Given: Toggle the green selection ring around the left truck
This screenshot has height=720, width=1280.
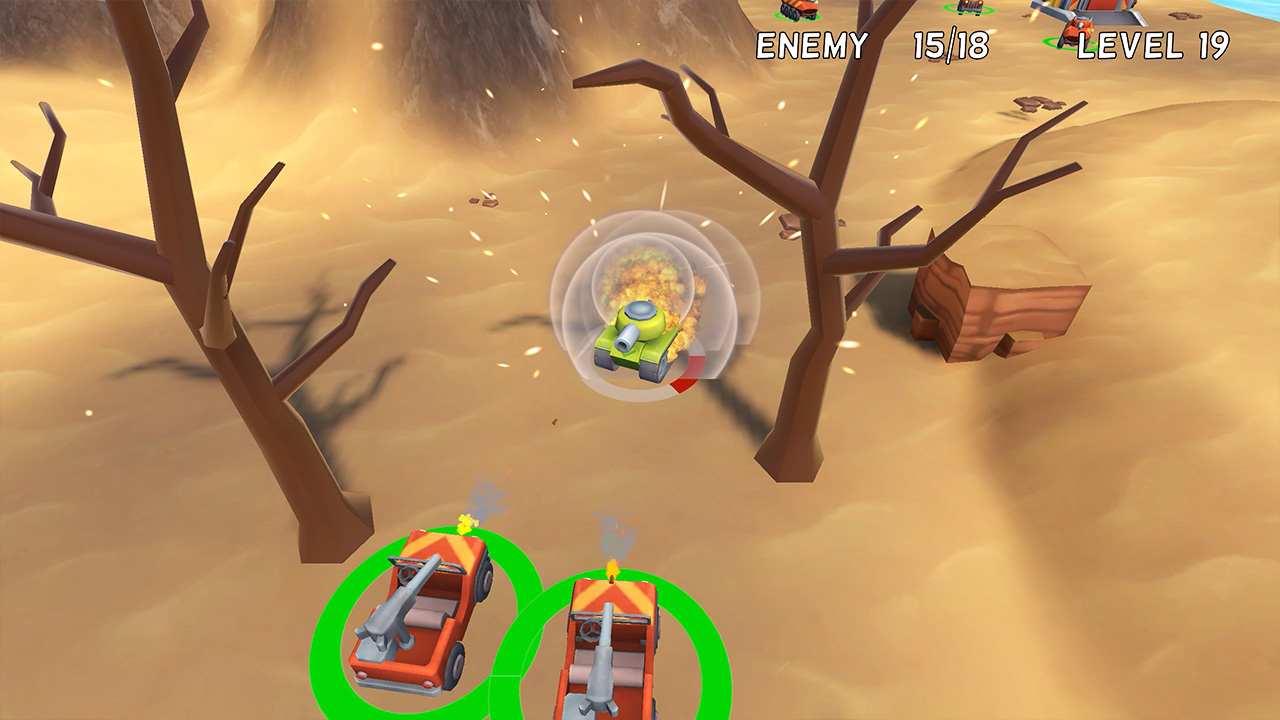Looking at the screenshot, I should pos(345,620).
